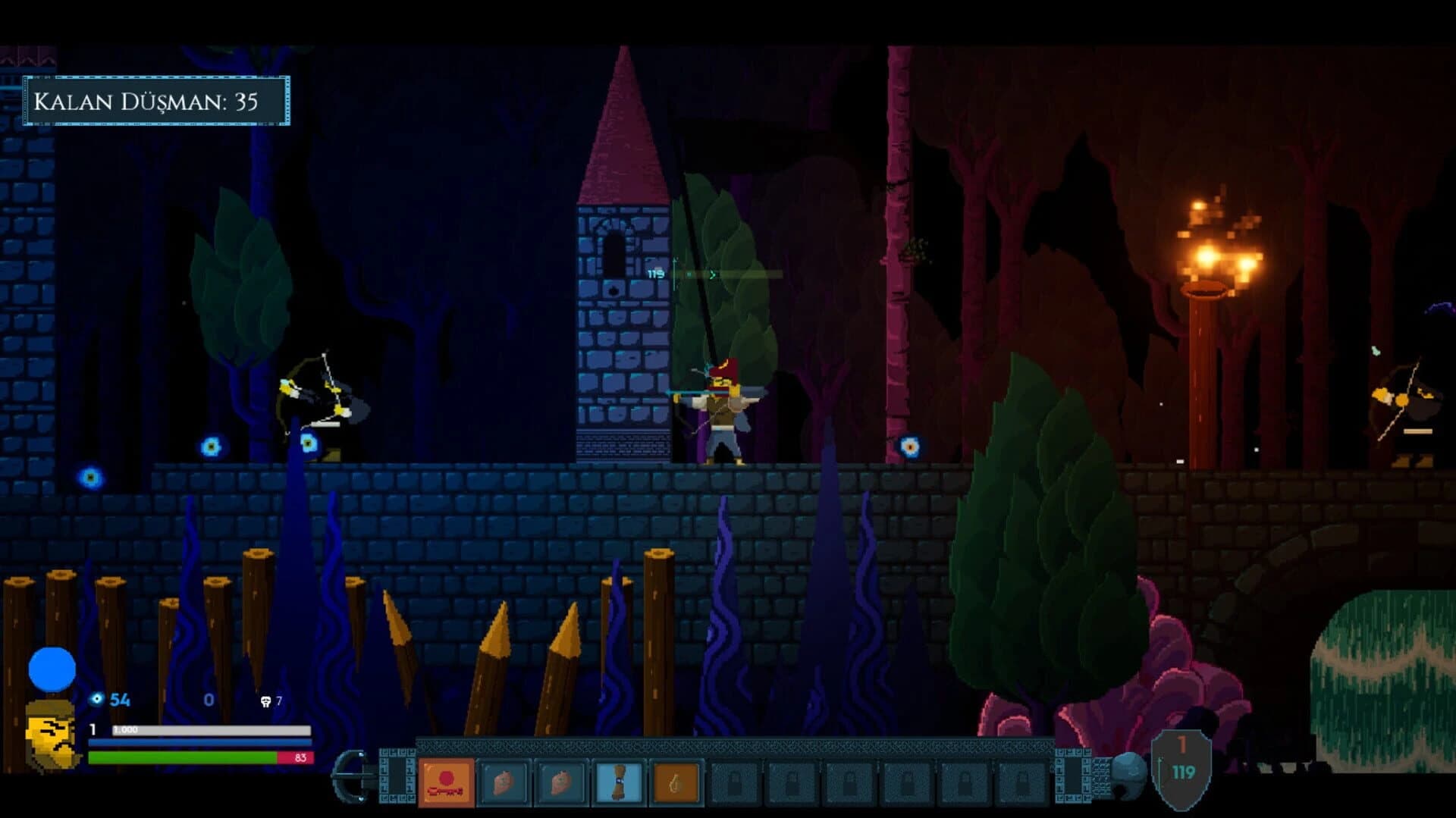Select the meat item in the third hotbar slot
The image size is (1456, 818).
[561, 782]
